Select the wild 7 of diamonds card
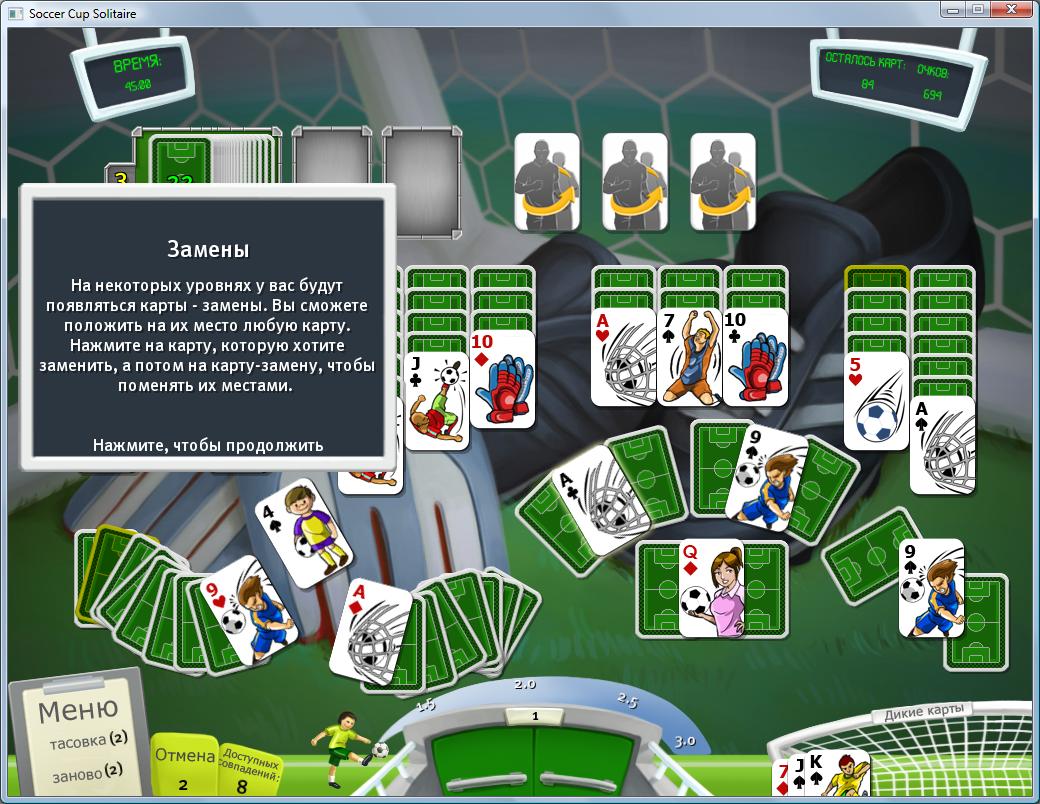The height and width of the screenshot is (804, 1040). point(783,779)
